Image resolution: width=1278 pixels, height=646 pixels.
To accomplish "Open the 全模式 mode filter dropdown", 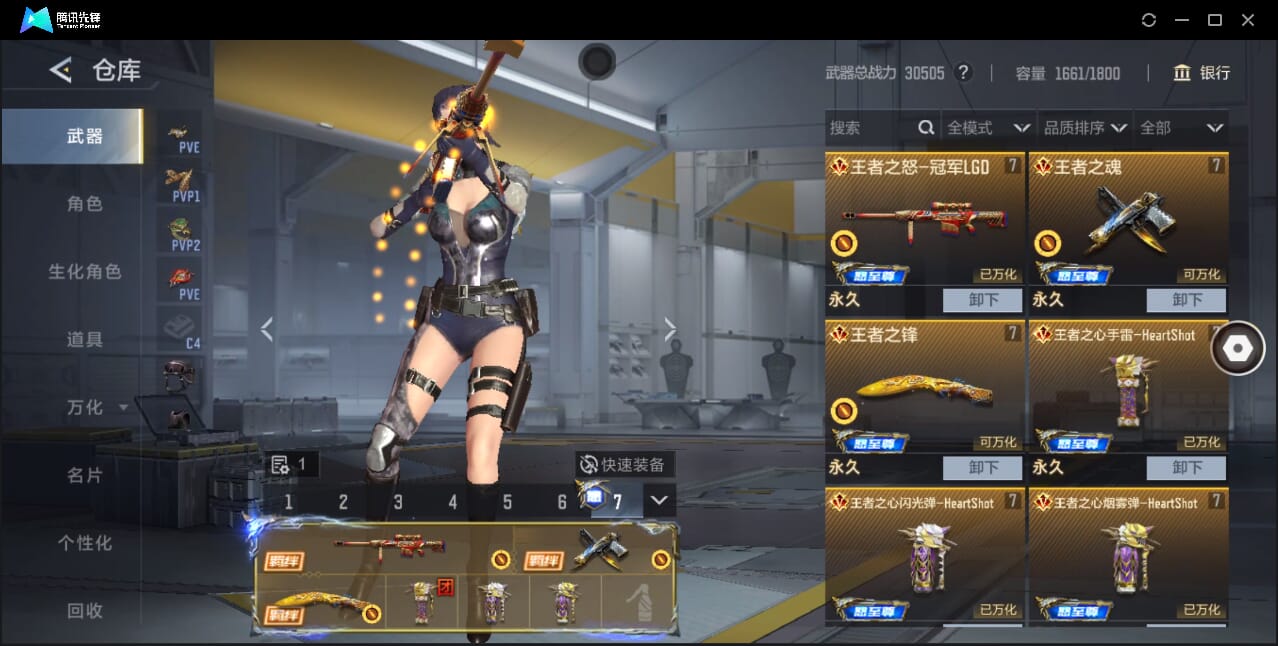I will click(988, 128).
